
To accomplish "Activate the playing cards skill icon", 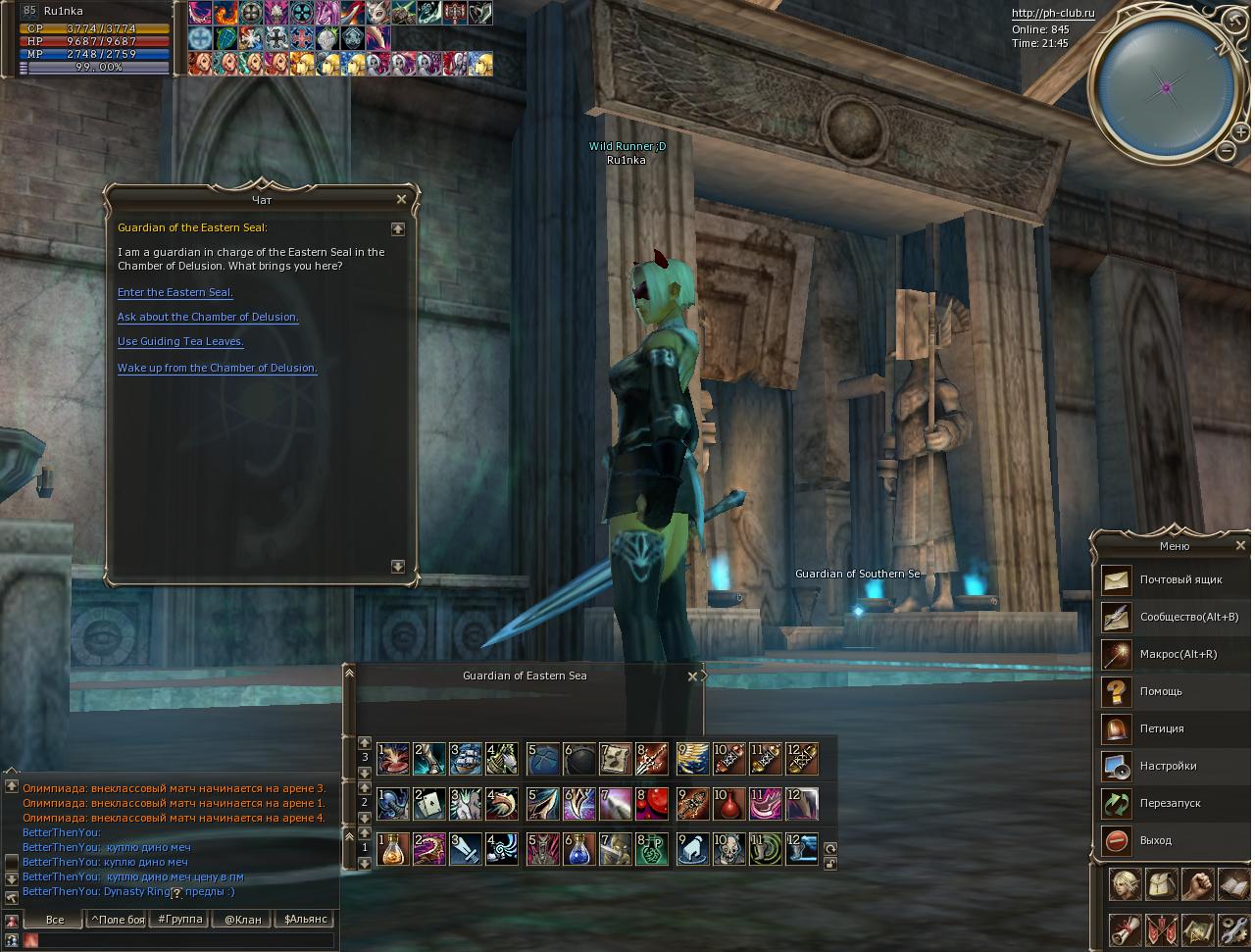I will point(429,804).
